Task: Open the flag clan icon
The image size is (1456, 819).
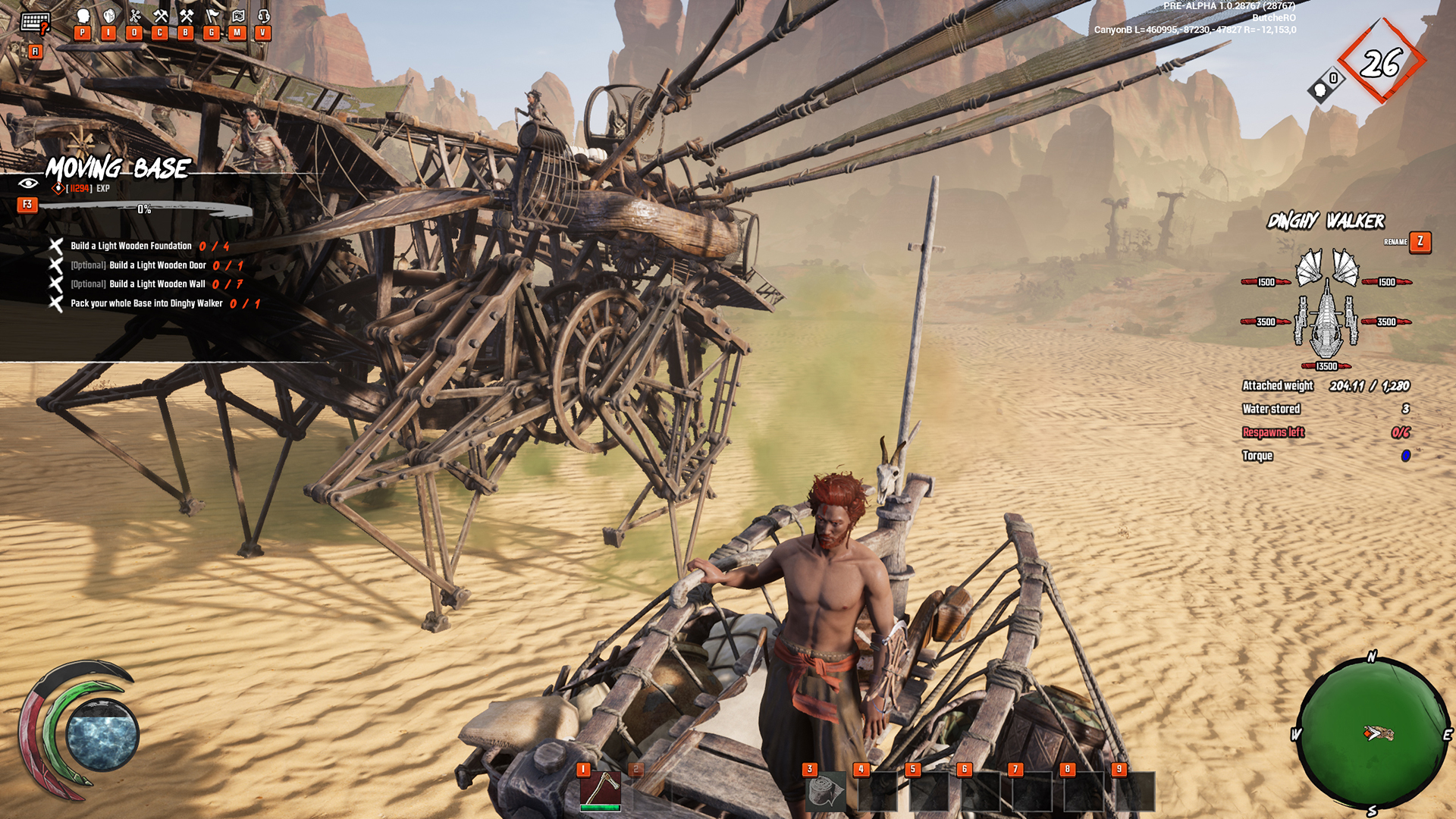Action: click(212, 17)
